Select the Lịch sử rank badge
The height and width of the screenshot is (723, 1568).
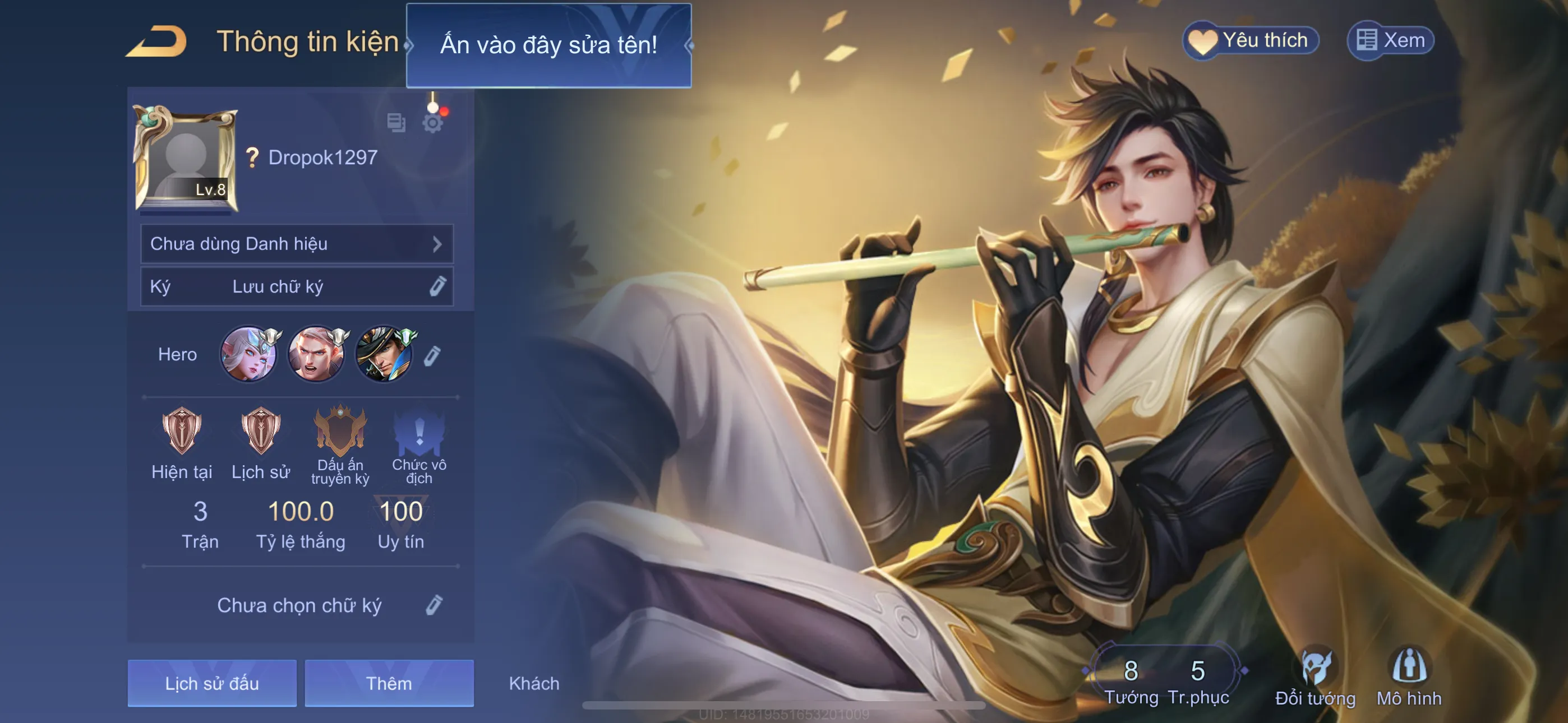point(261,432)
